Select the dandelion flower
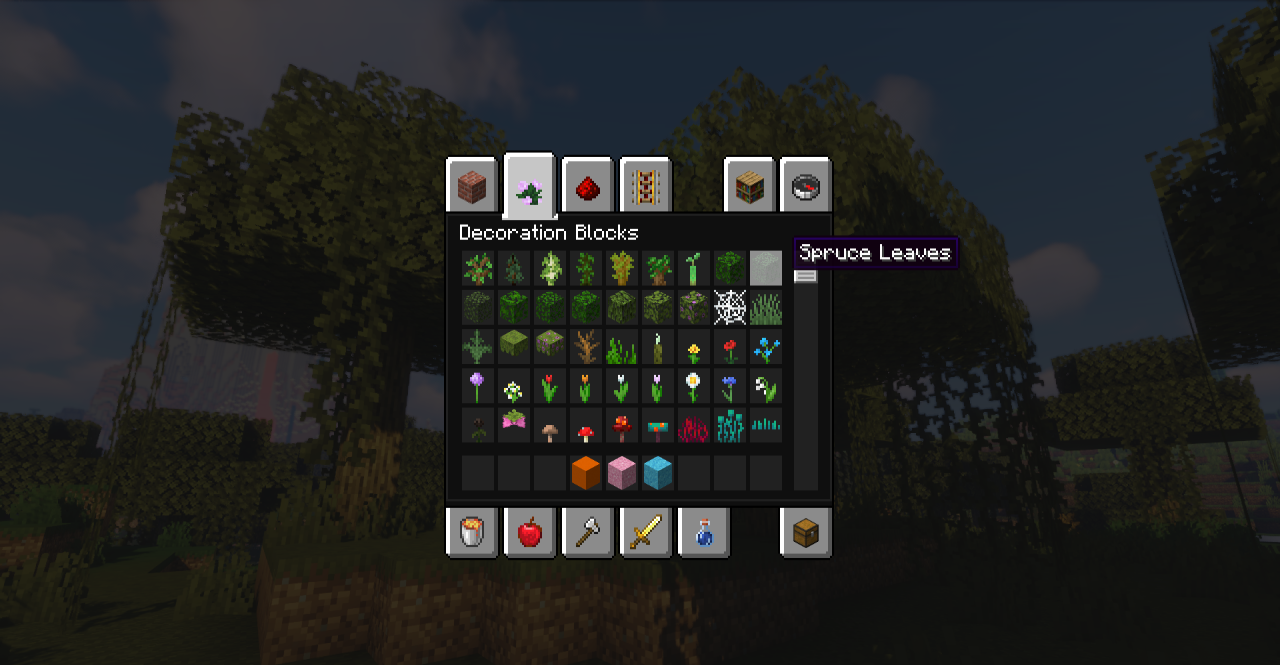The width and height of the screenshot is (1280, 665). point(694,348)
